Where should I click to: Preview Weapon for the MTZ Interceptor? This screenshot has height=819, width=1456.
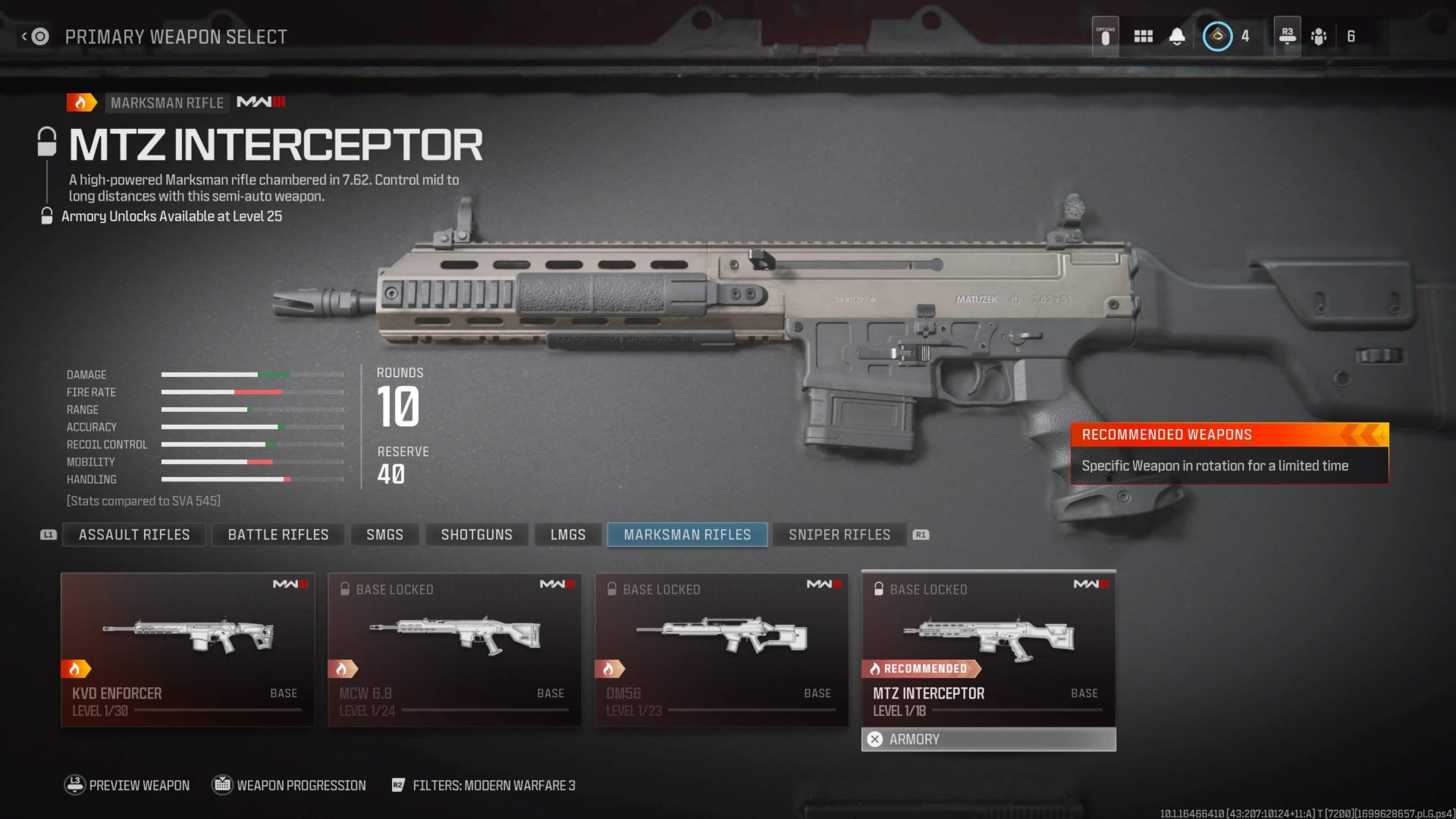(x=127, y=786)
